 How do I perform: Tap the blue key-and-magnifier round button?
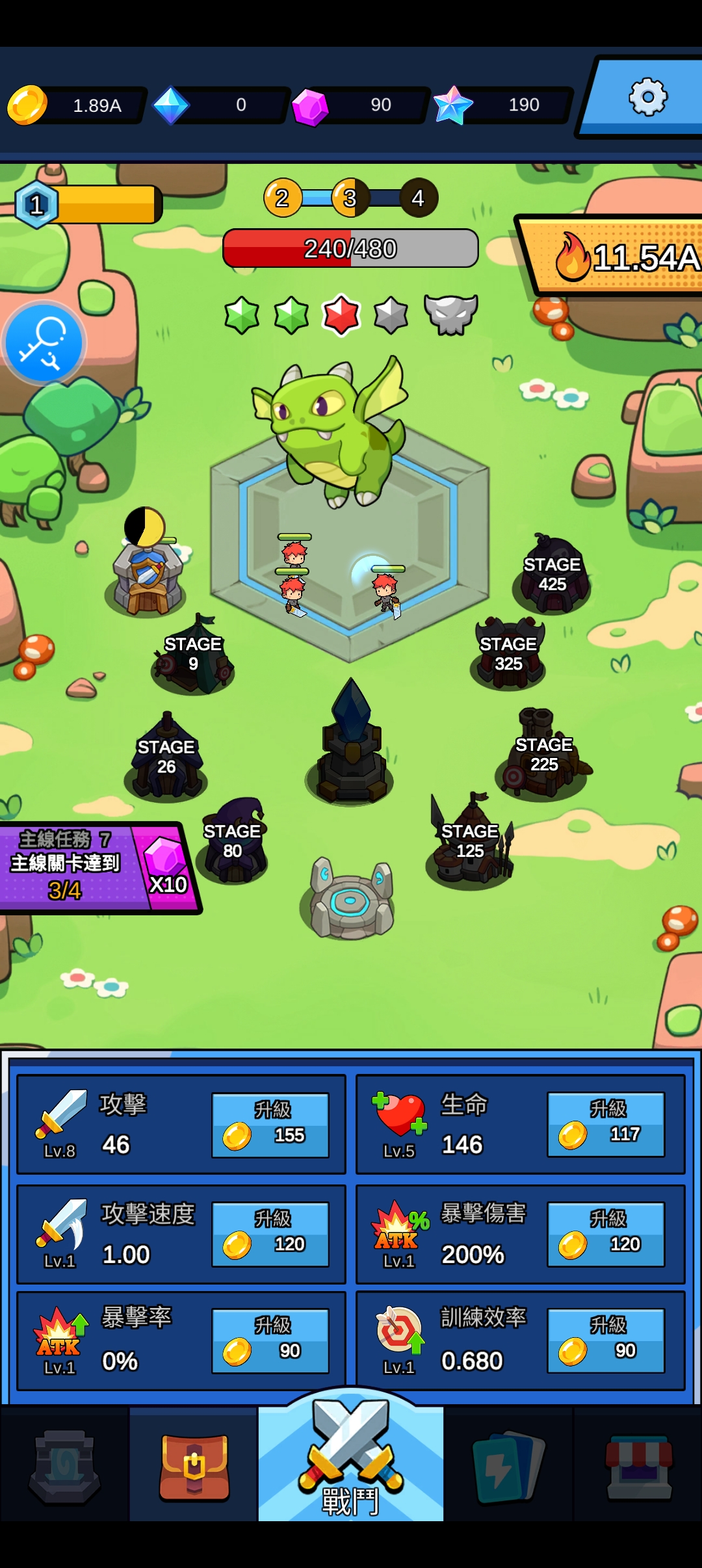tap(44, 343)
